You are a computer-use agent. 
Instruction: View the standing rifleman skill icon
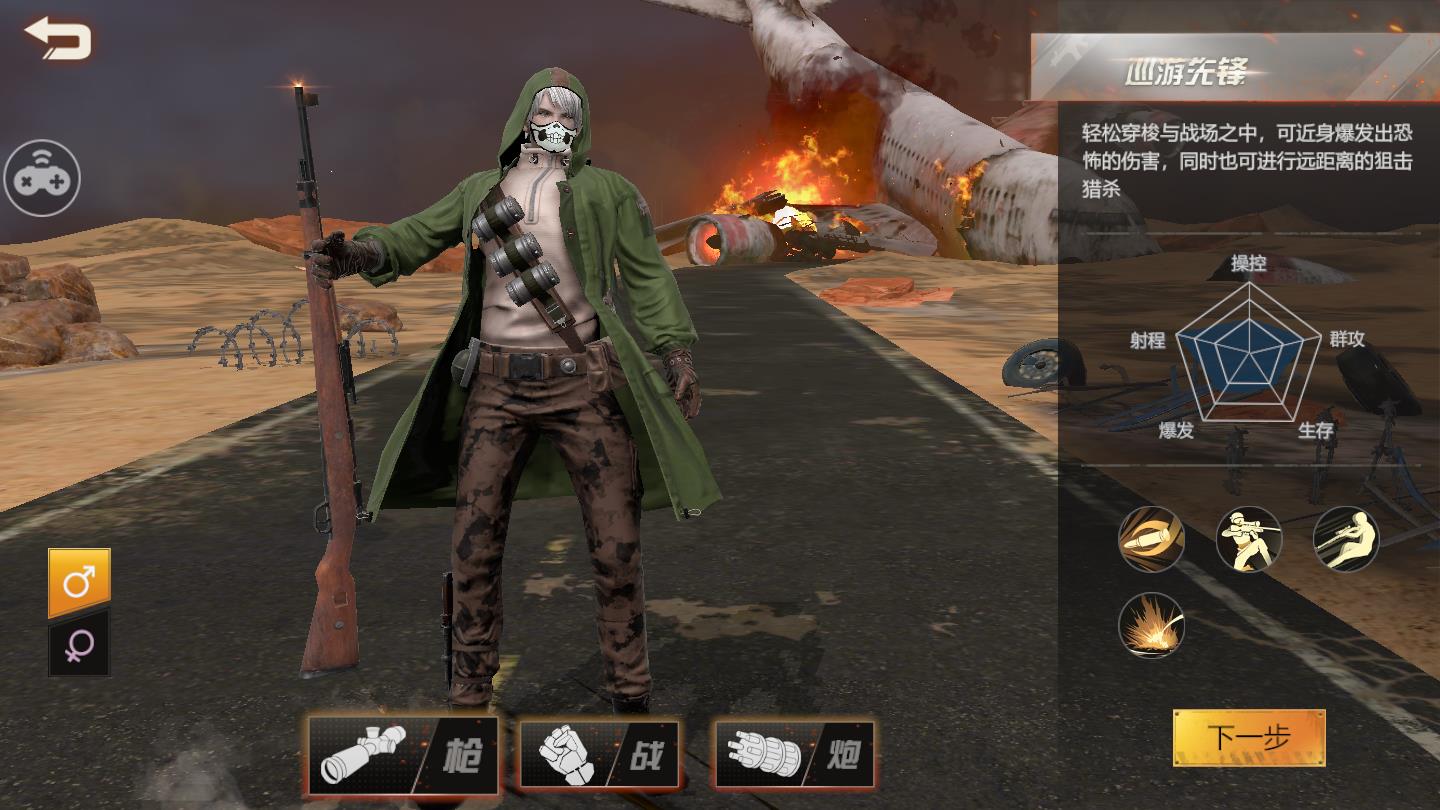point(1248,539)
